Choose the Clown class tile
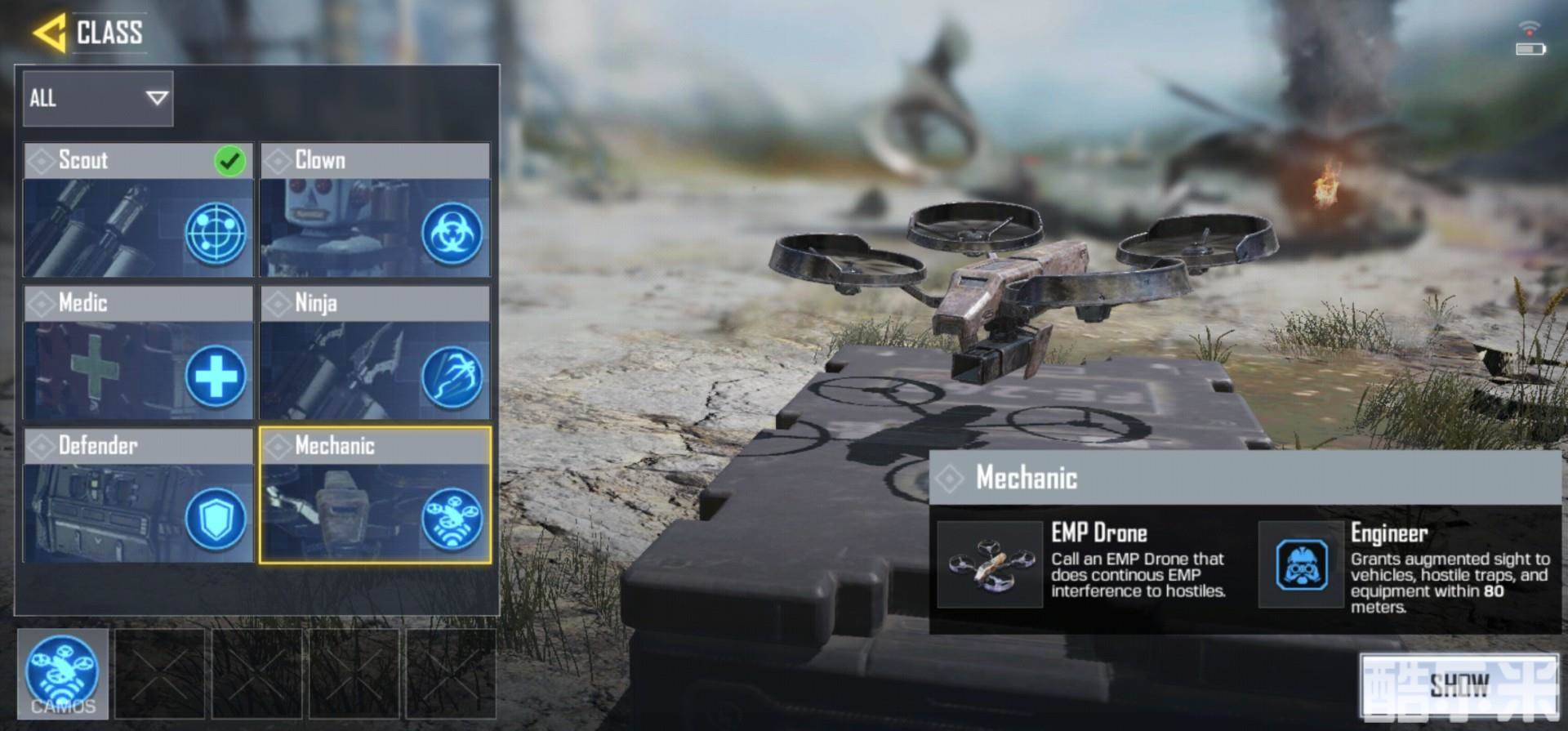Image resolution: width=1568 pixels, height=731 pixels. pyautogui.click(x=375, y=211)
